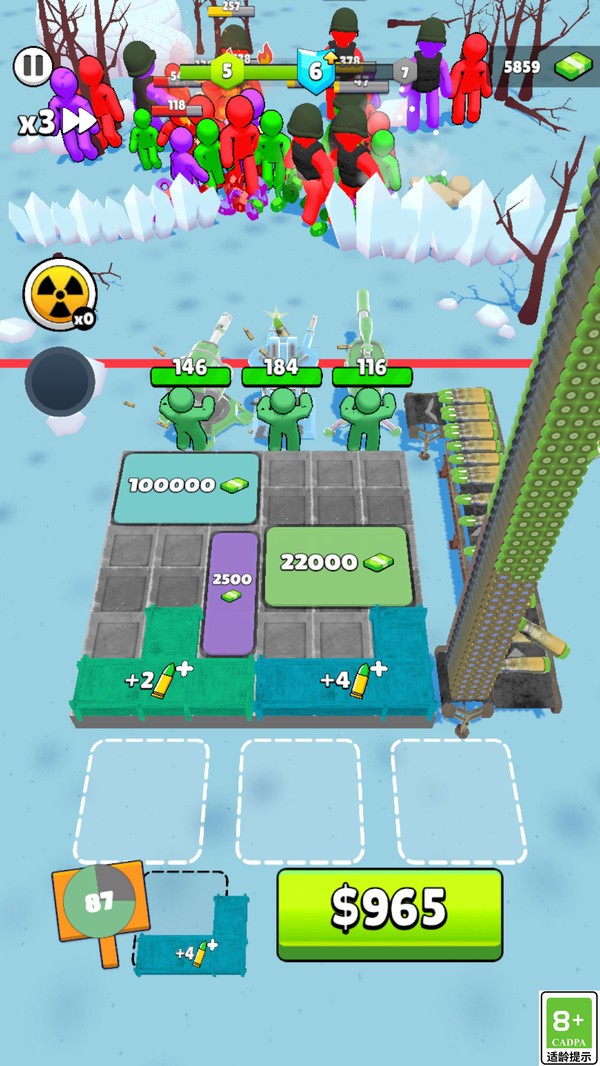Tap the orange sign showing 87
This screenshot has height=1066, width=600.
click(99, 901)
